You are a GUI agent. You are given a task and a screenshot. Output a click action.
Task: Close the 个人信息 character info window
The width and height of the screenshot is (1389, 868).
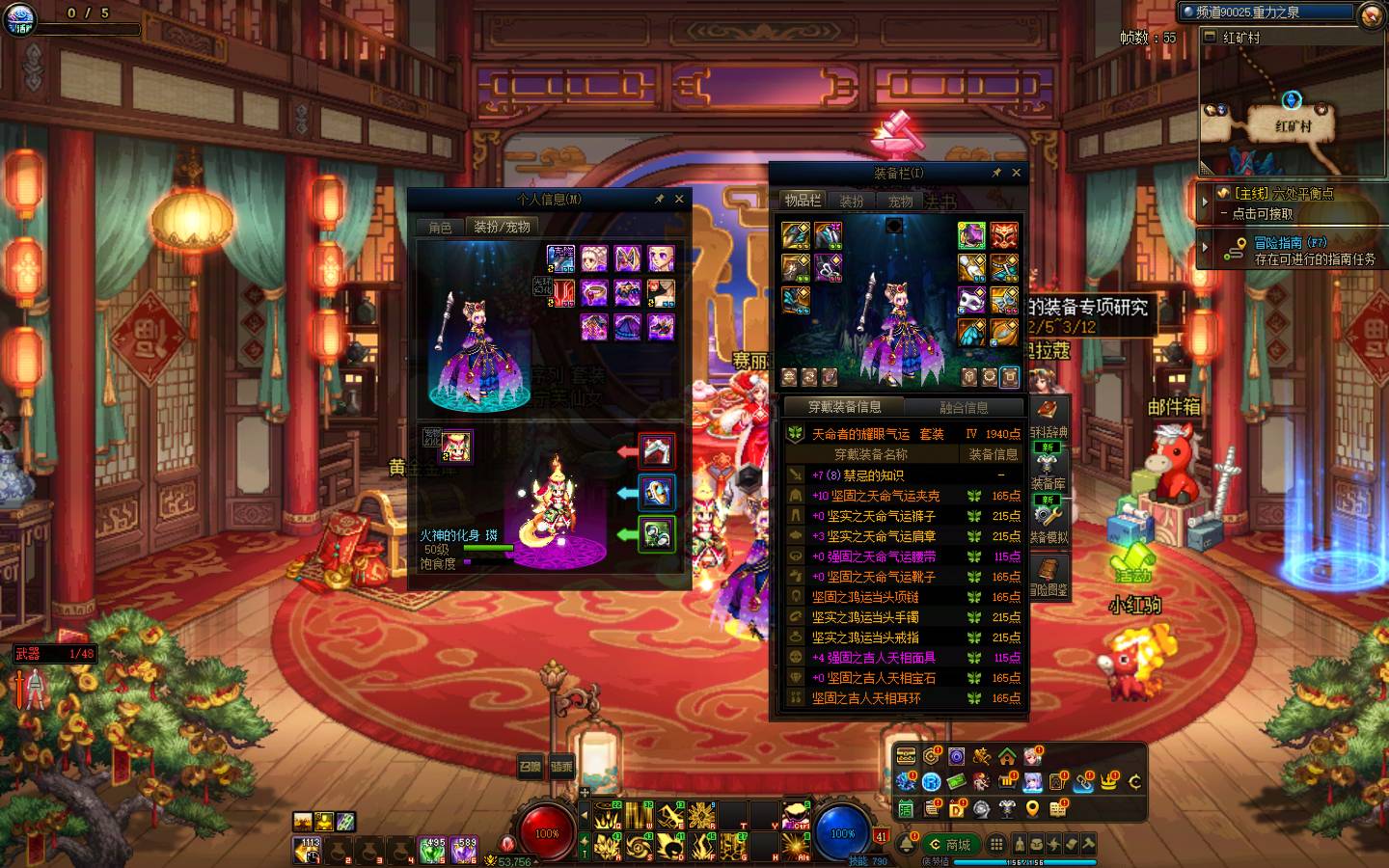point(679,199)
